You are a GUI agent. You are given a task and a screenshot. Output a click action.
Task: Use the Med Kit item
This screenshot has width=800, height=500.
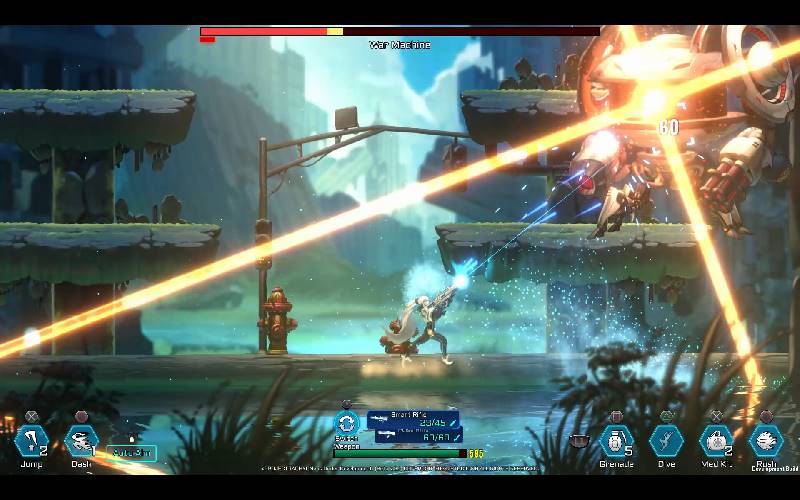(x=716, y=440)
